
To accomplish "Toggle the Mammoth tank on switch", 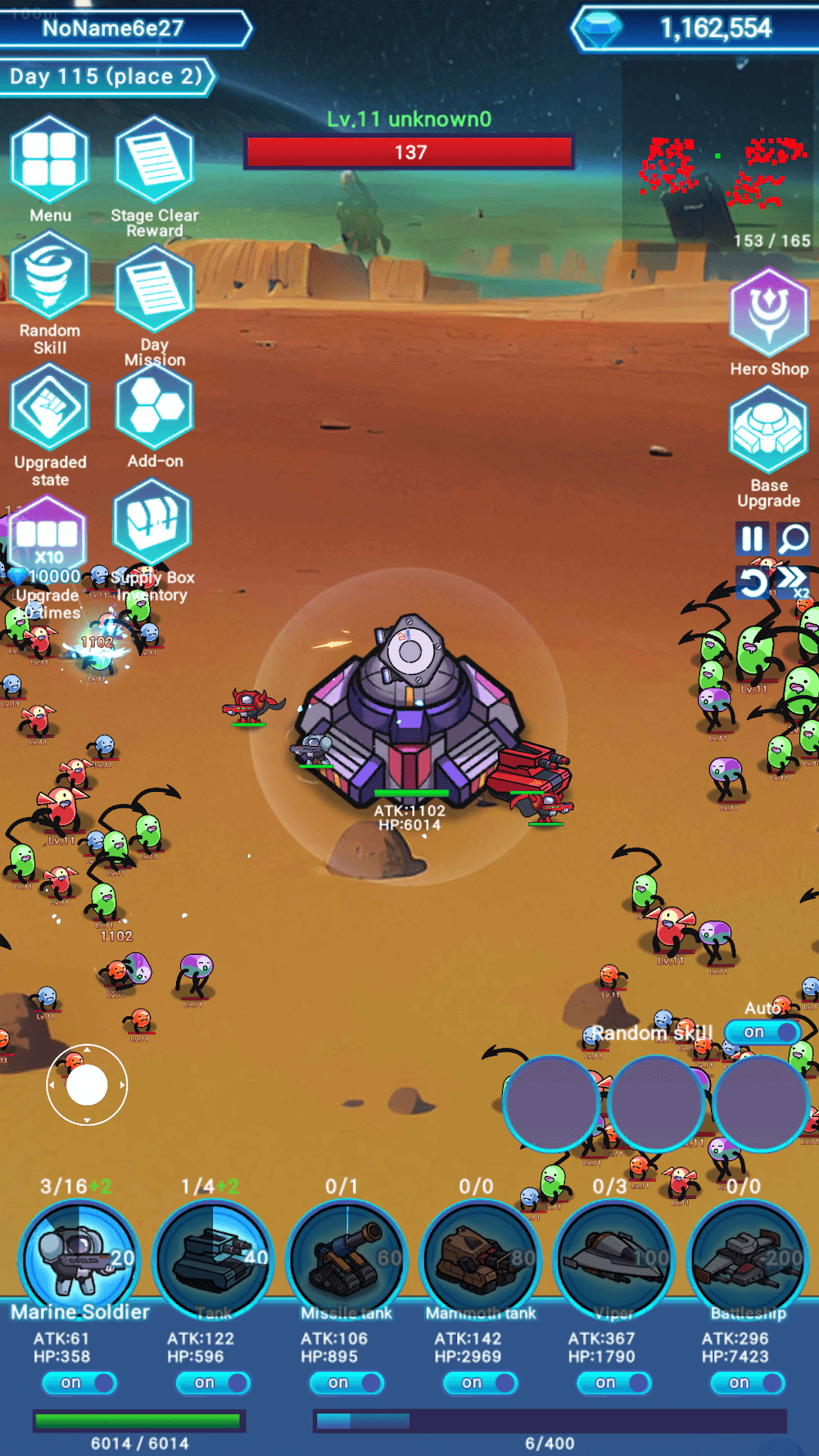I will point(480,1383).
